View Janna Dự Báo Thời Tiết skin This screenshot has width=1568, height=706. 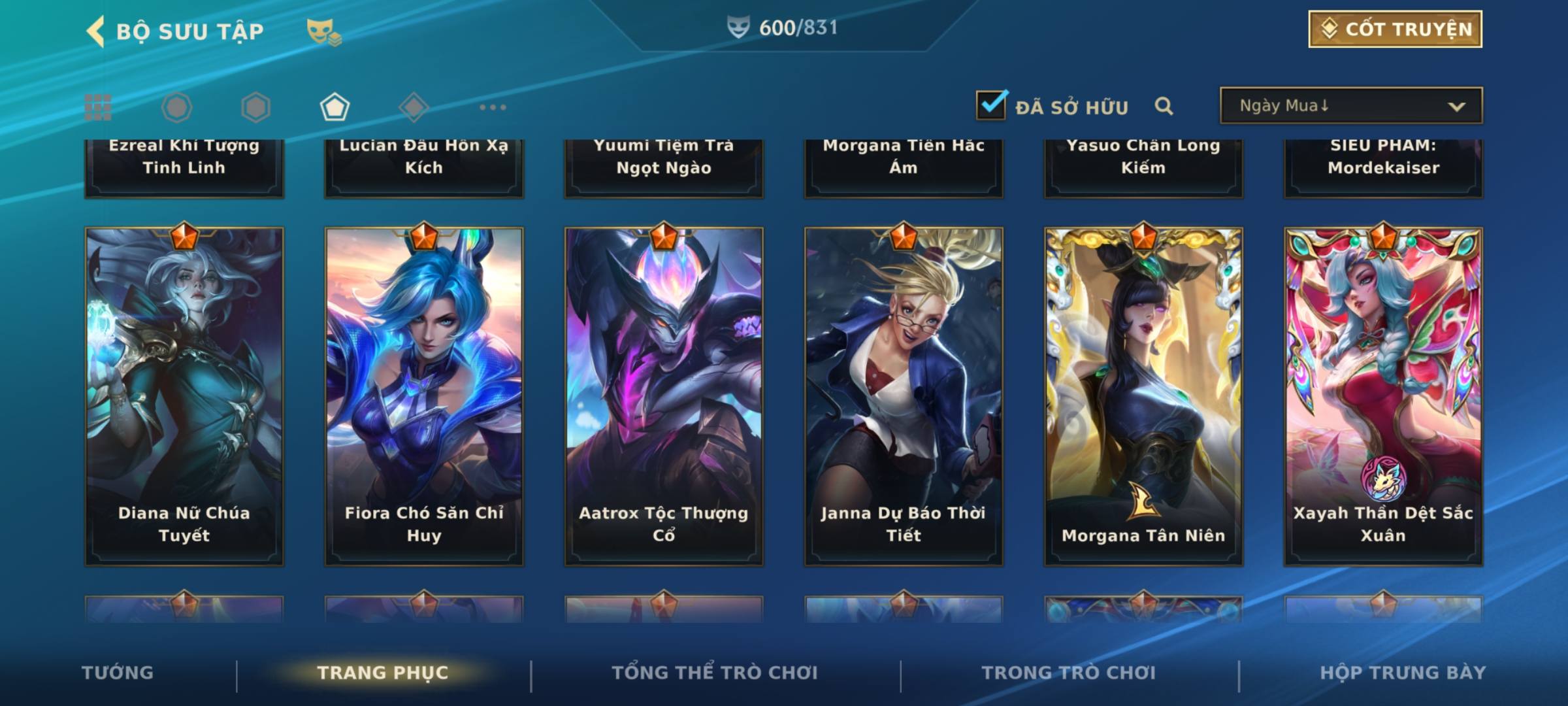point(904,395)
